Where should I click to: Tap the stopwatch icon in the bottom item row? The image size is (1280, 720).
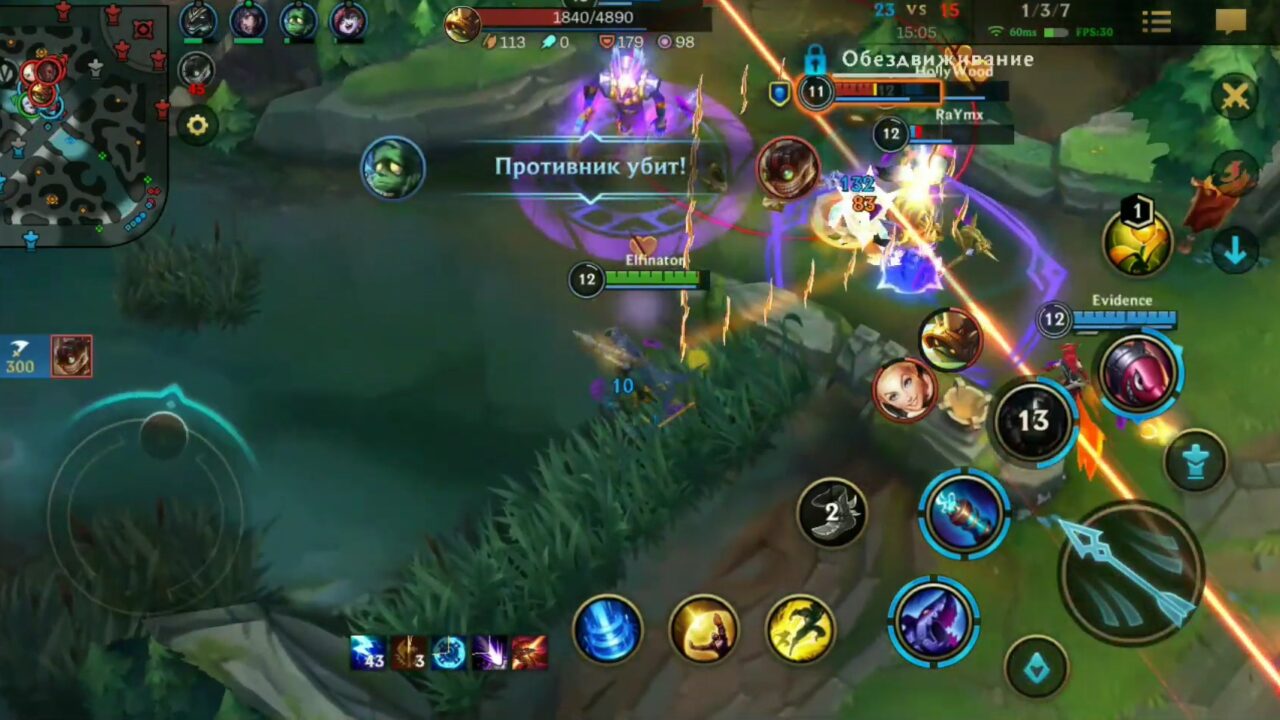coord(450,653)
